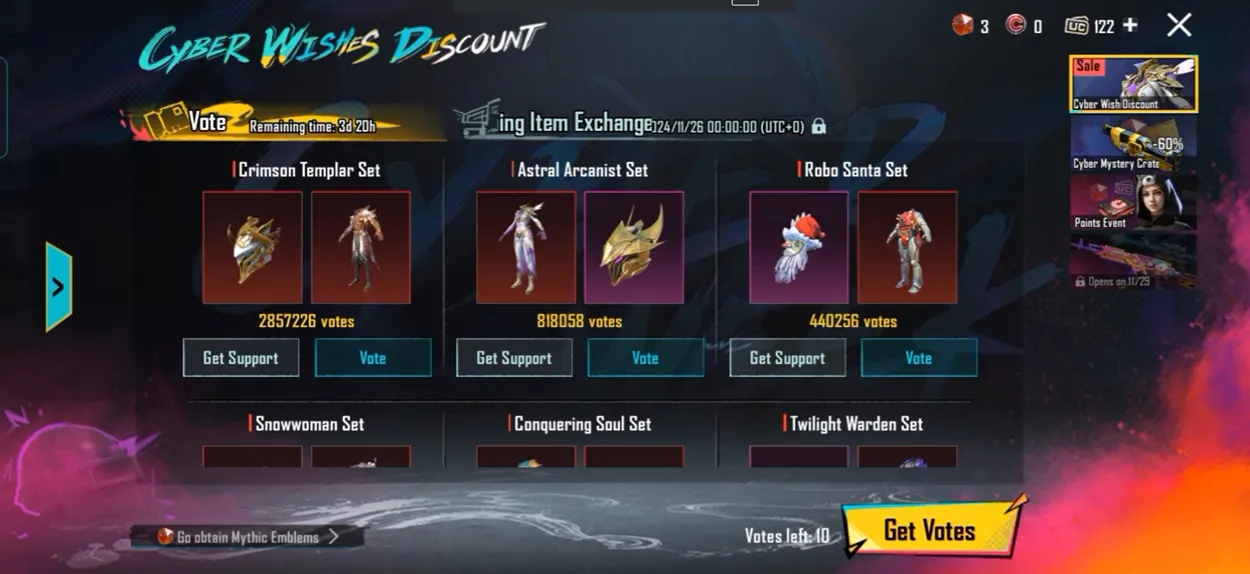Select the Cyber Wish Discount sale banner
1250x574 pixels.
coord(1133,84)
